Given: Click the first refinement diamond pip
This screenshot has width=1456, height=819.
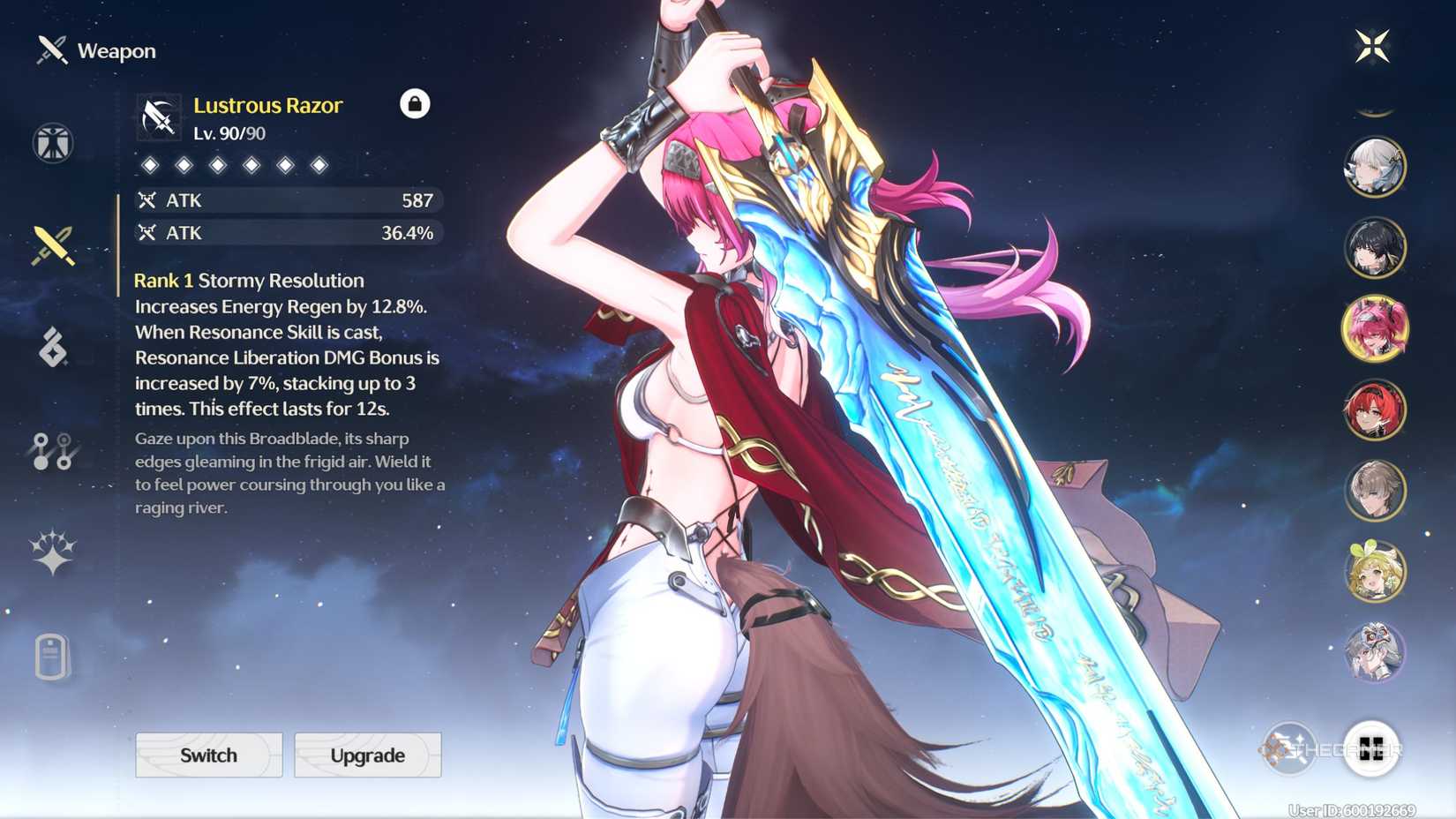Looking at the screenshot, I should click(150, 164).
